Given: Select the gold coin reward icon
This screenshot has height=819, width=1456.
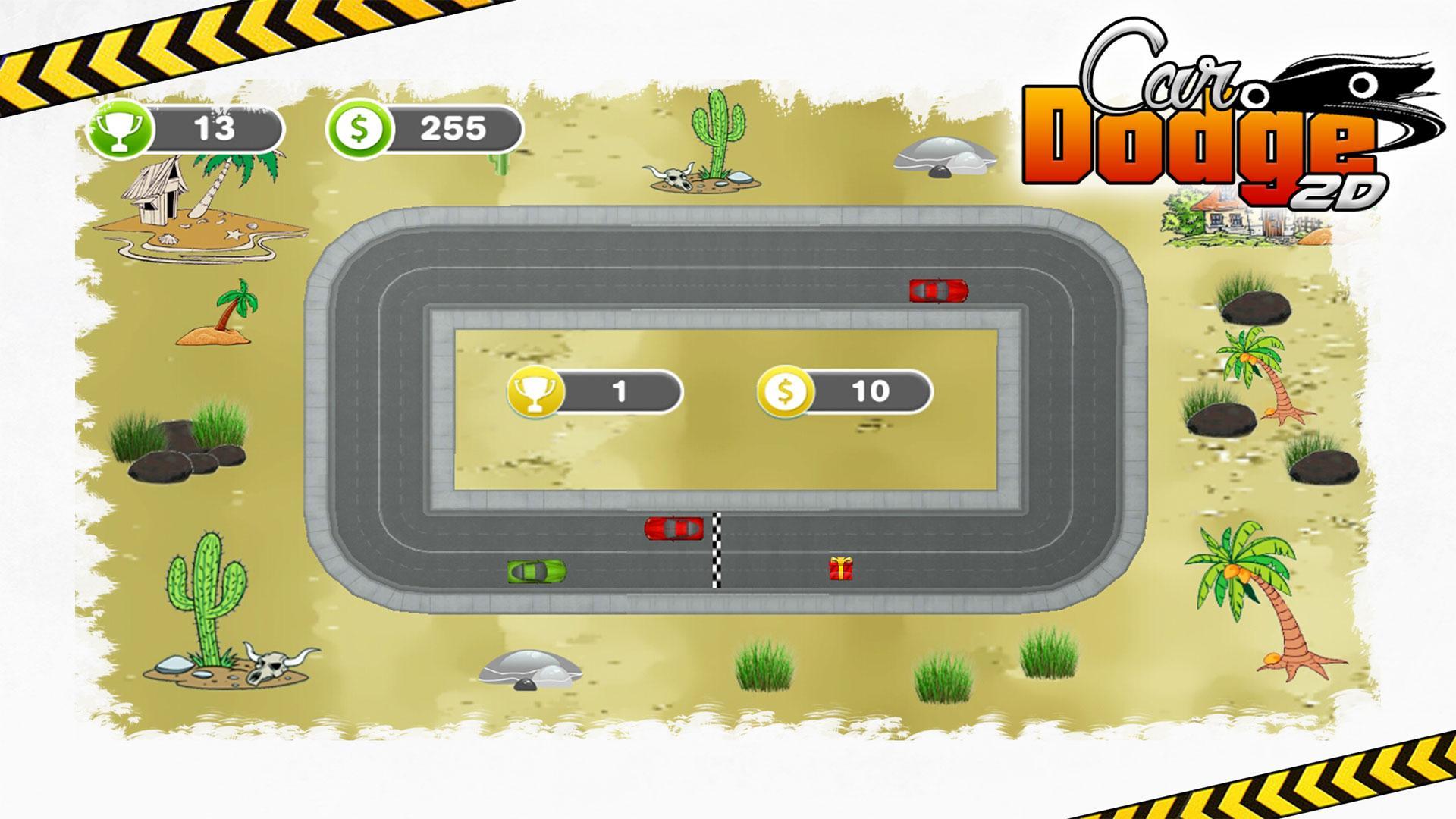Looking at the screenshot, I should pos(786,391).
